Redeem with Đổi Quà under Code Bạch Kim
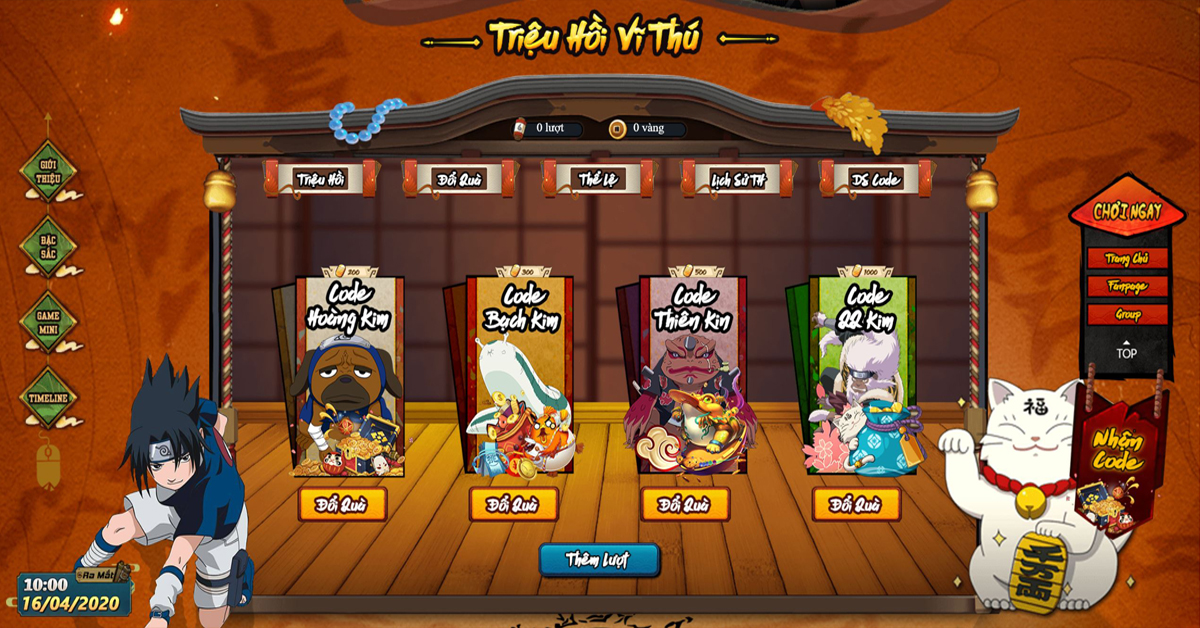1200x628 pixels. [513, 504]
